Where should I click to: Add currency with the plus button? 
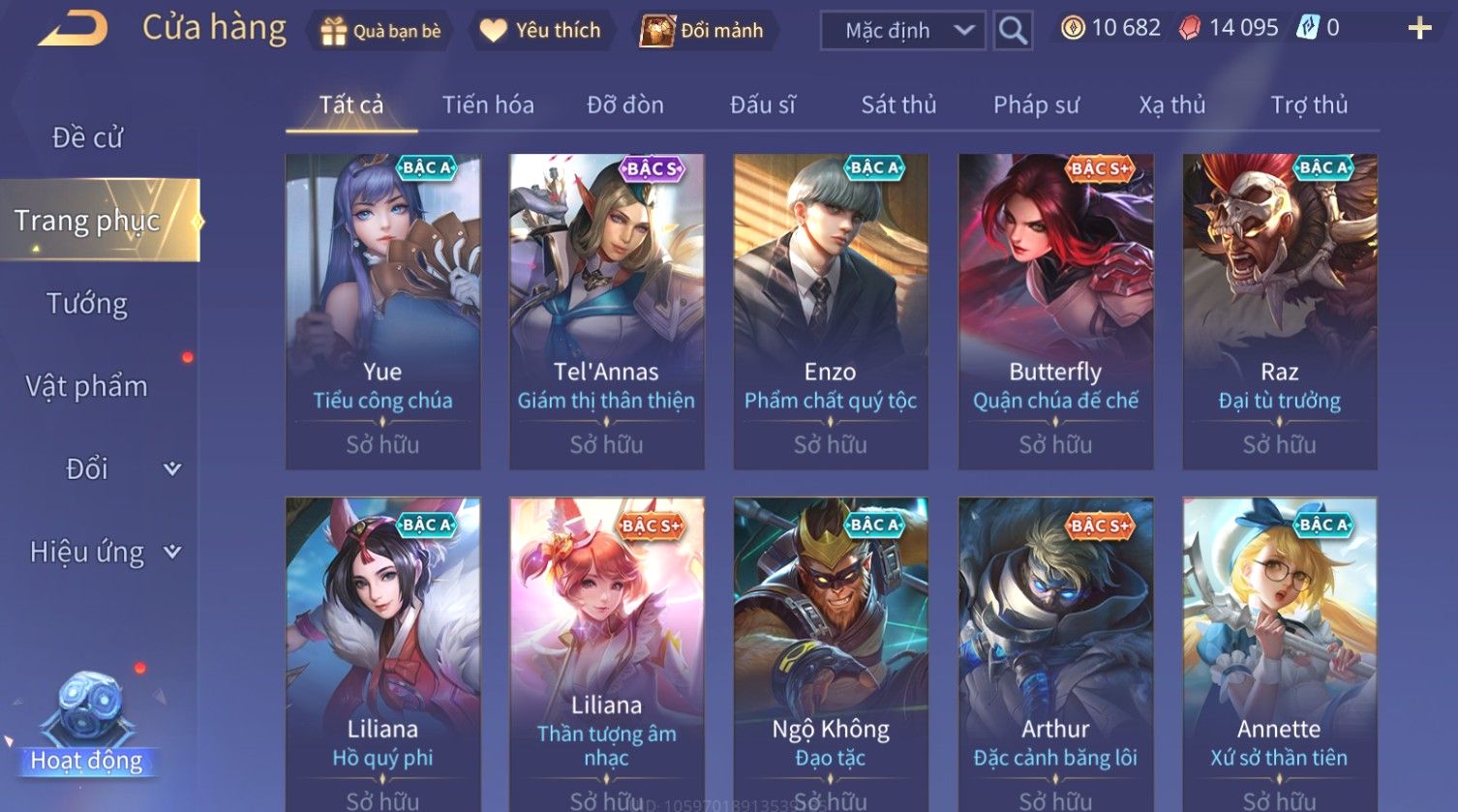[x=1419, y=28]
